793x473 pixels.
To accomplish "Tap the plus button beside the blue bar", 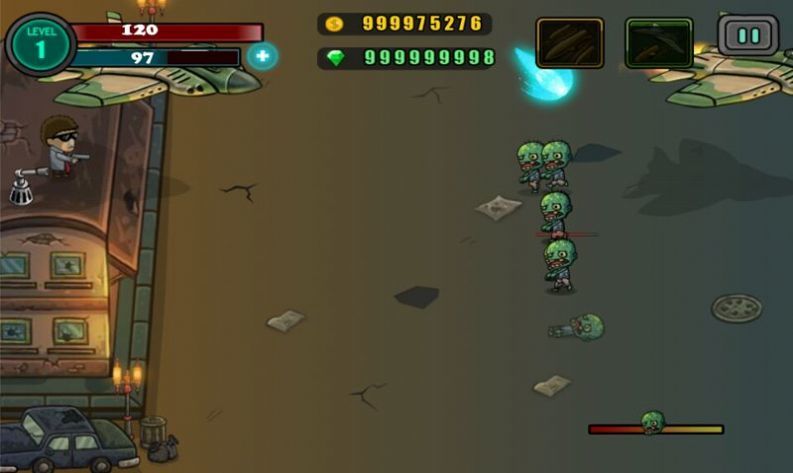I will [x=262, y=56].
